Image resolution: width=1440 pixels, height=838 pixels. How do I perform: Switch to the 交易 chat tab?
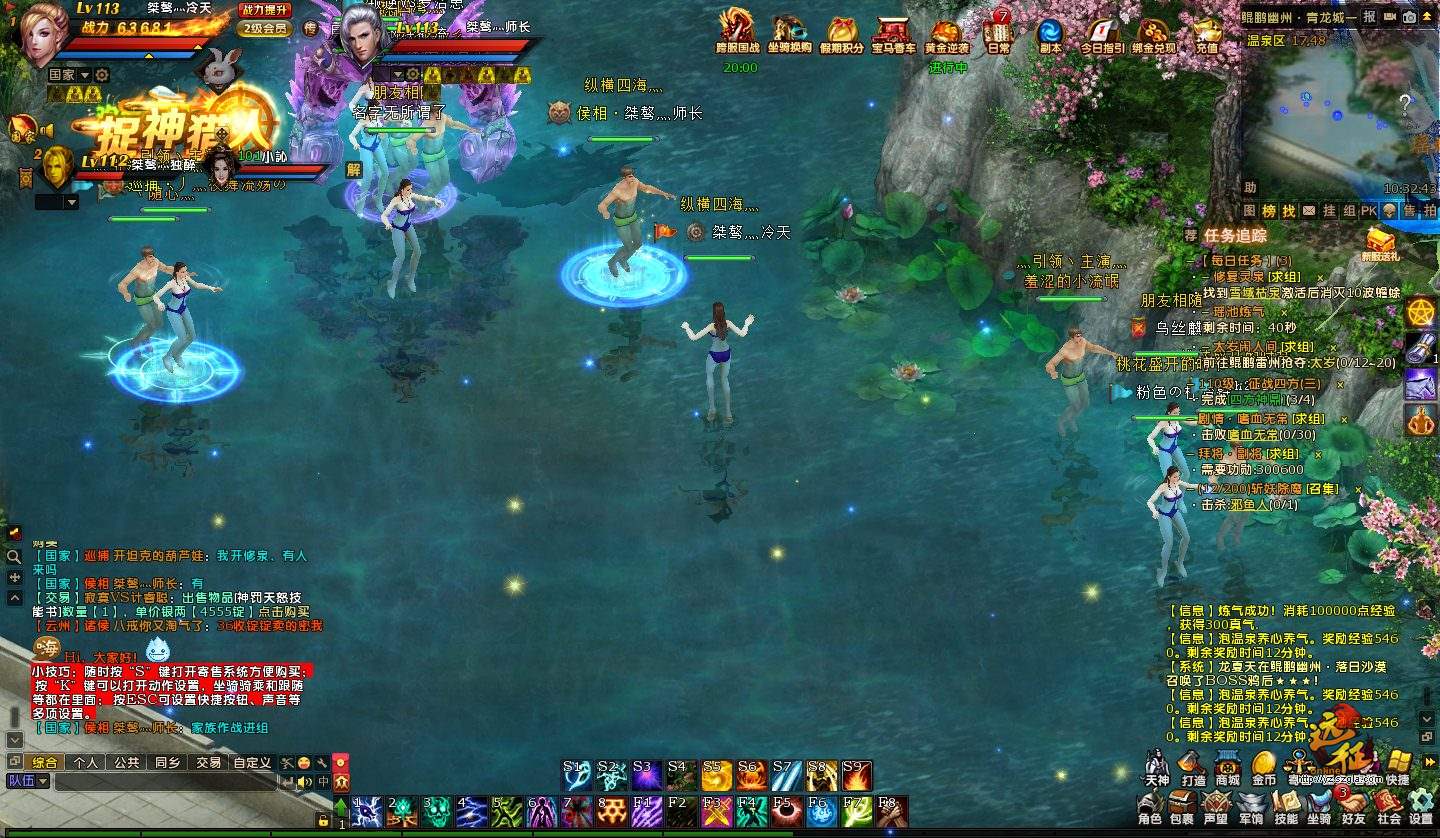point(208,762)
